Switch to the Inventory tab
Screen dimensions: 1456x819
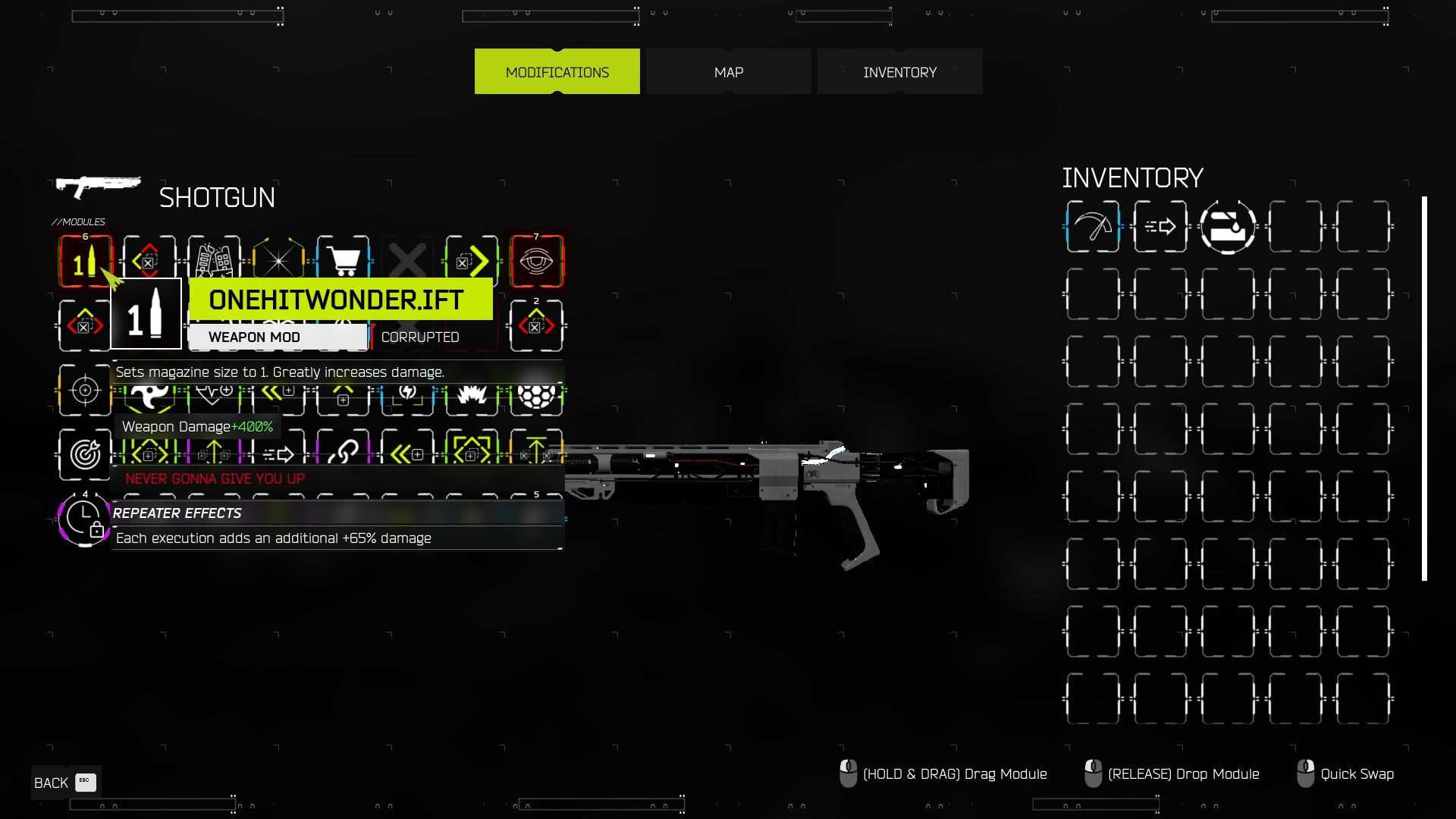899,72
